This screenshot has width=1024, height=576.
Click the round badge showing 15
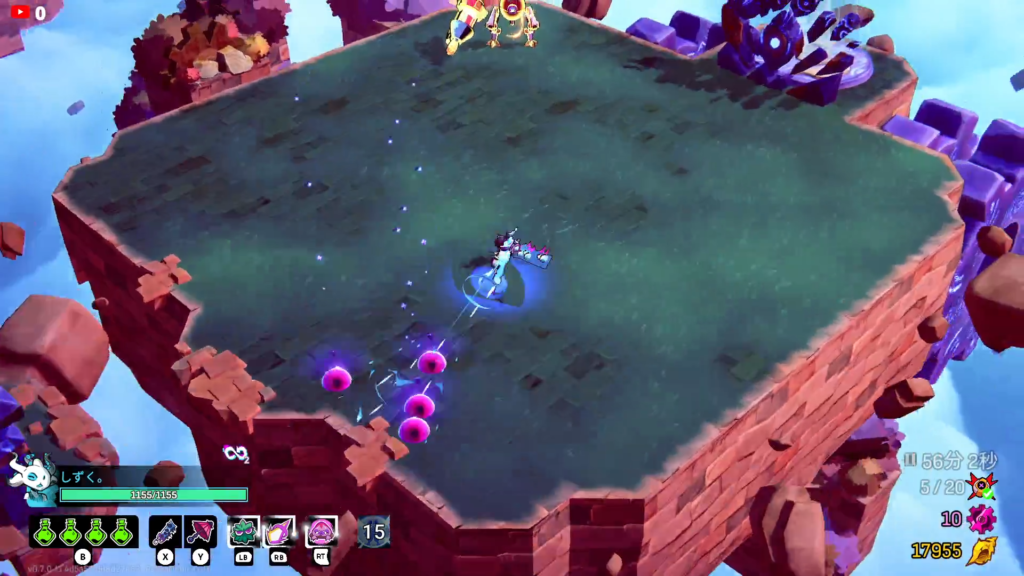tap(374, 531)
